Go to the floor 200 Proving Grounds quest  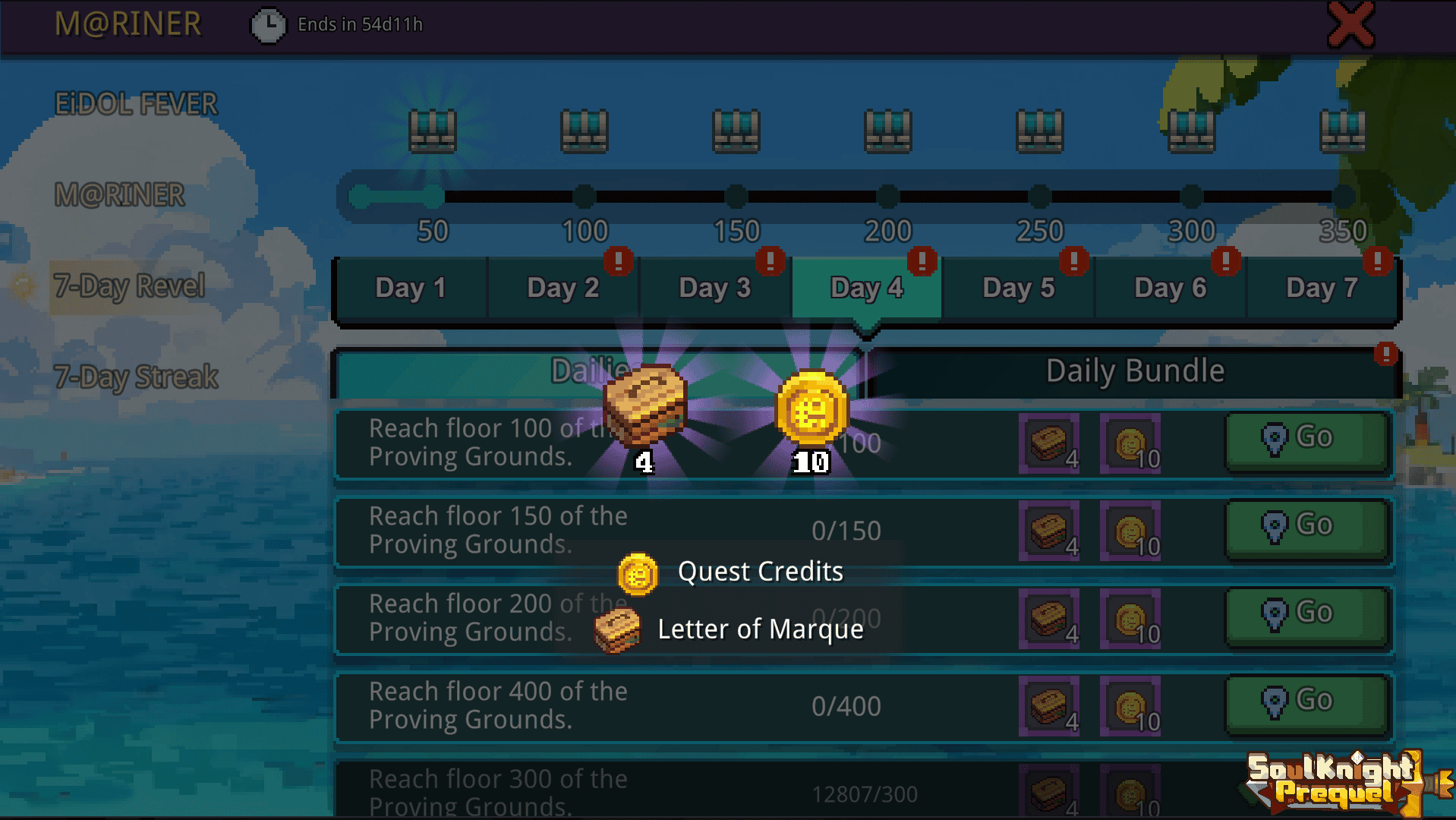(1306, 613)
